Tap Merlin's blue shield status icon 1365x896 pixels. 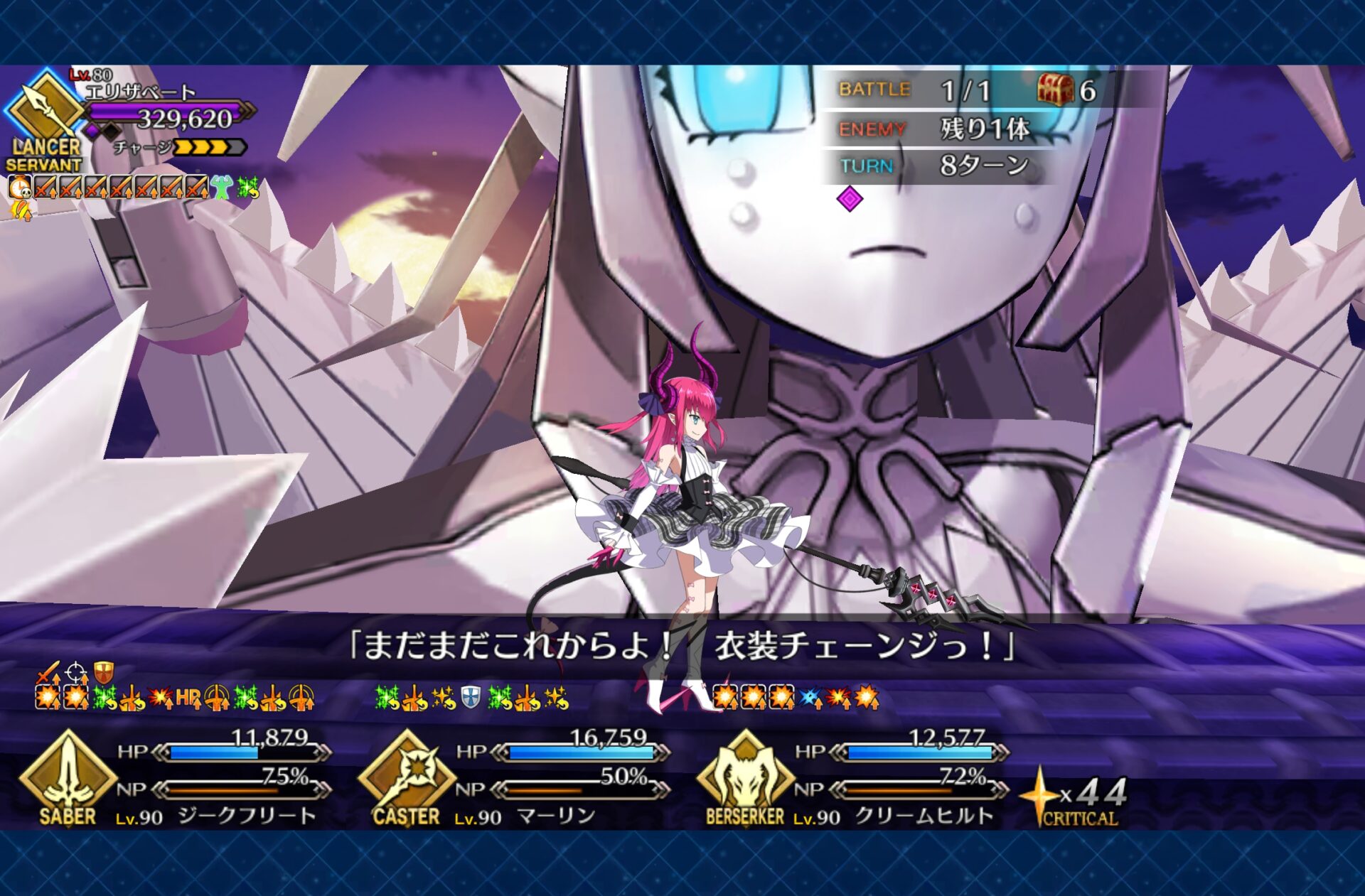pos(470,698)
